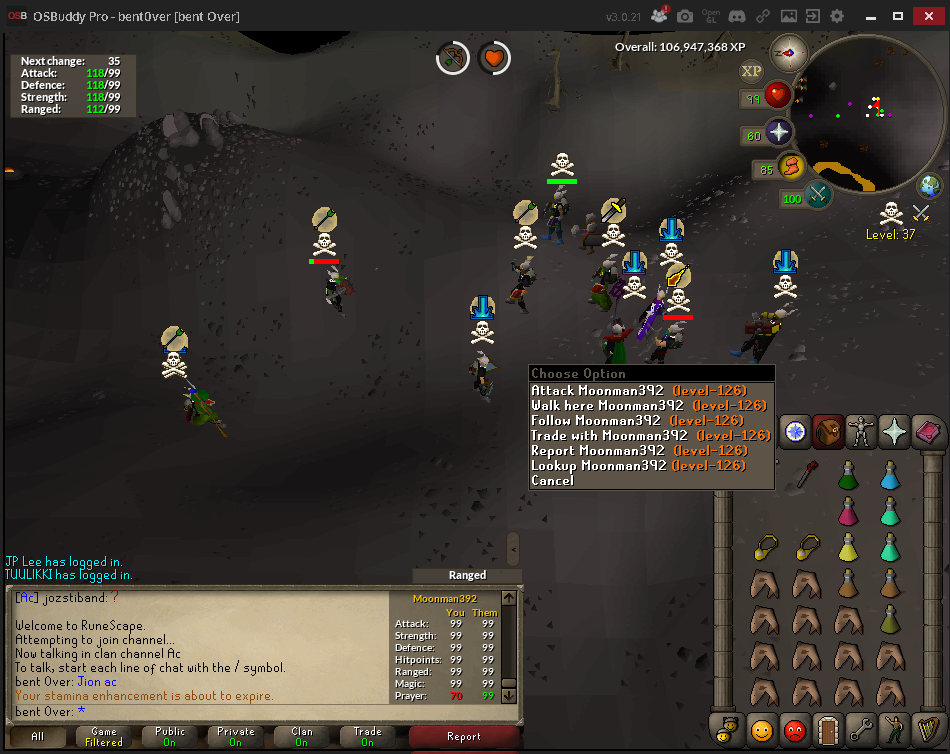Open OSBuddy settings gear in title bar
Viewport: 950px width, 754px height.
837,17
